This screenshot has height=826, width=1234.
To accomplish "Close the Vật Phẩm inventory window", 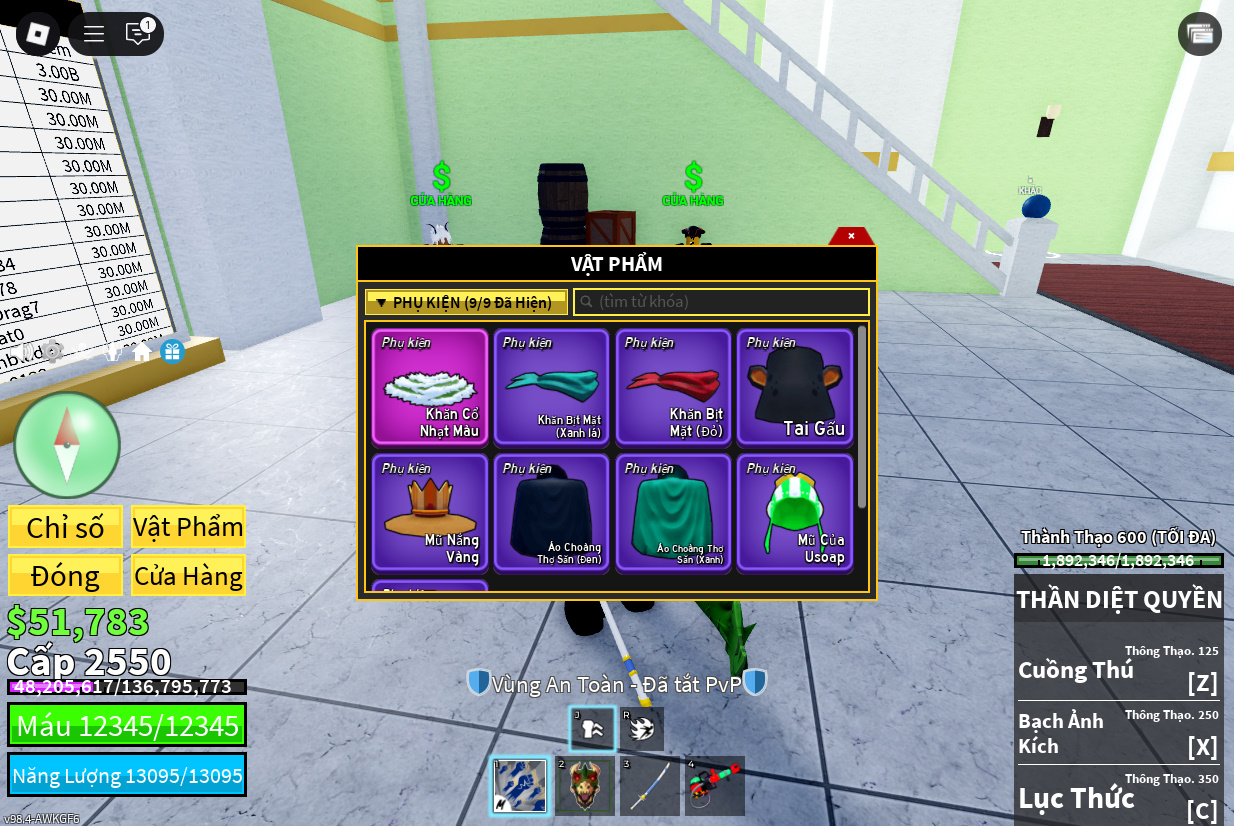I will (851, 236).
